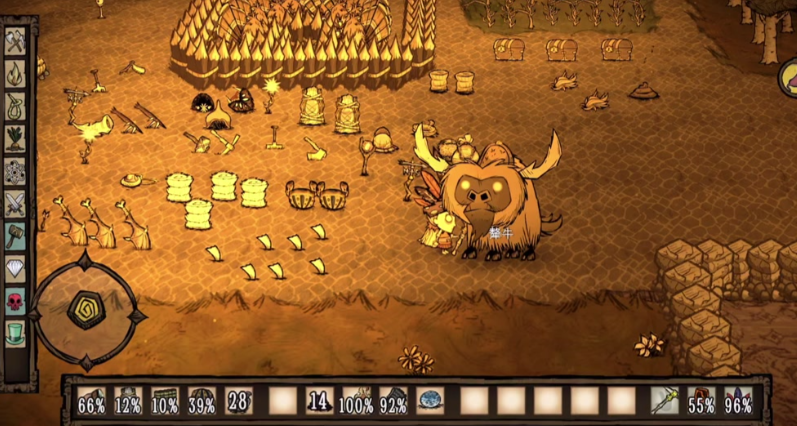Open the Structures hammer crafting tab
Viewport: 797px width, 426px height.
point(16,236)
